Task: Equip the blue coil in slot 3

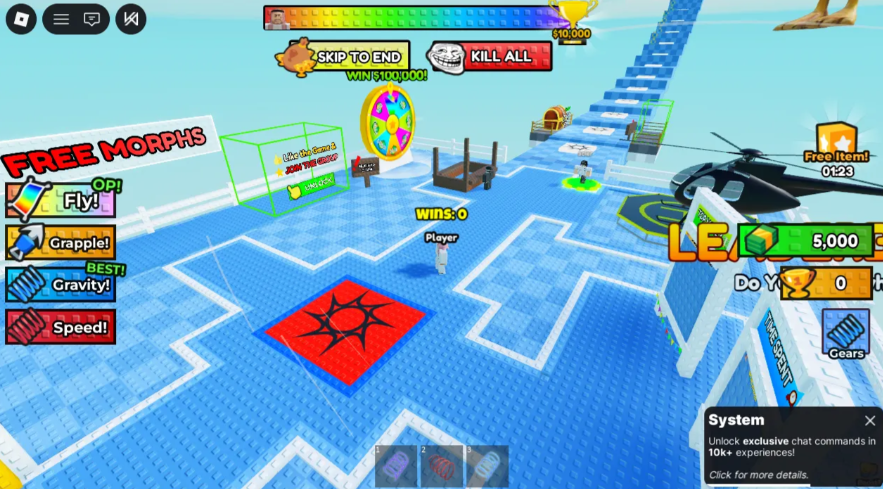Action: tap(487, 466)
